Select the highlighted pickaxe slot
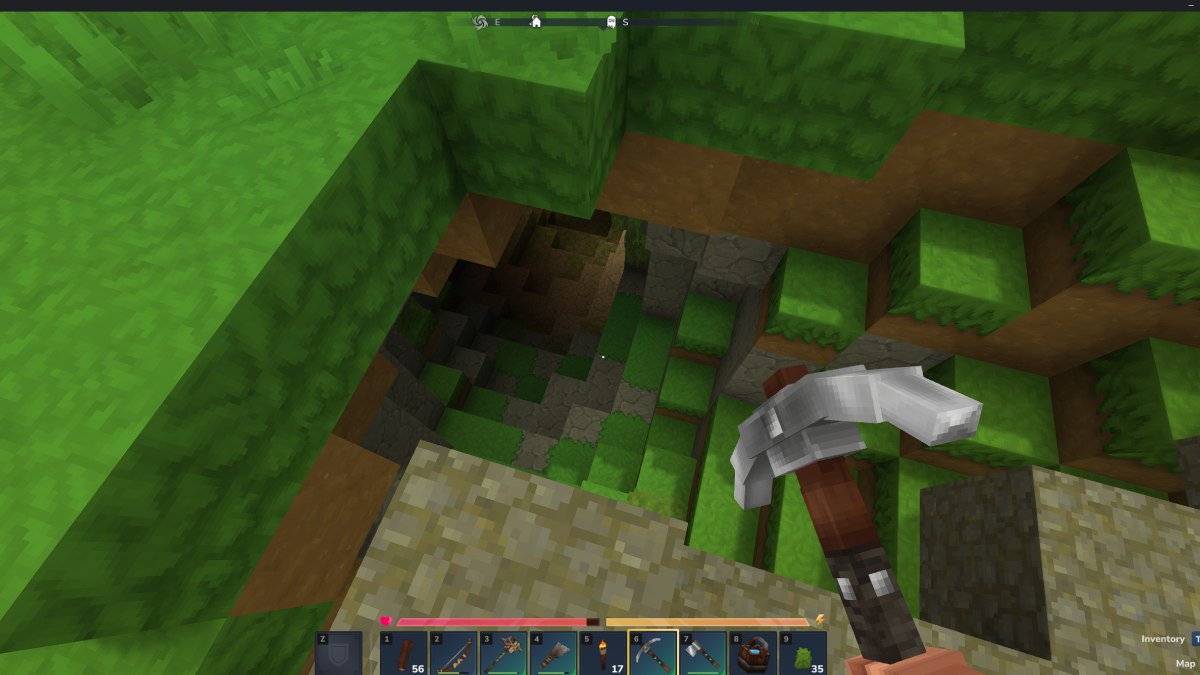The height and width of the screenshot is (675, 1200). coord(653,653)
